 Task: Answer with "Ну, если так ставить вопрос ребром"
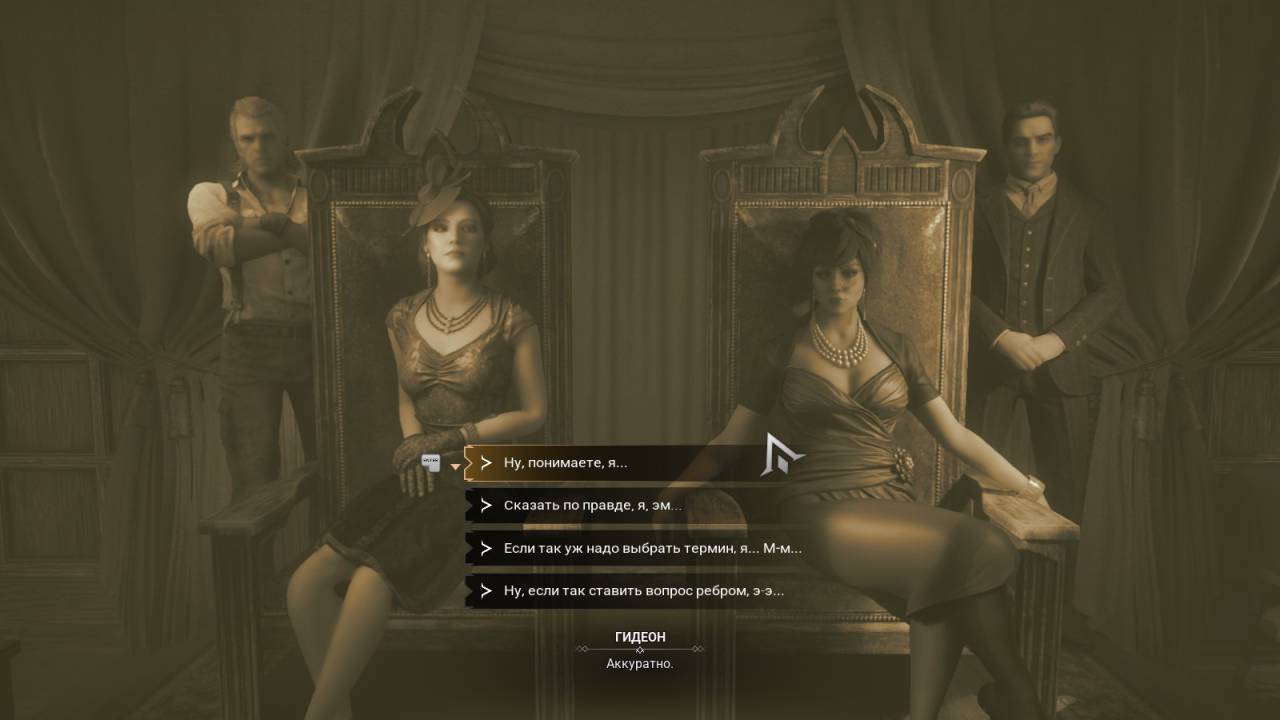(x=643, y=591)
